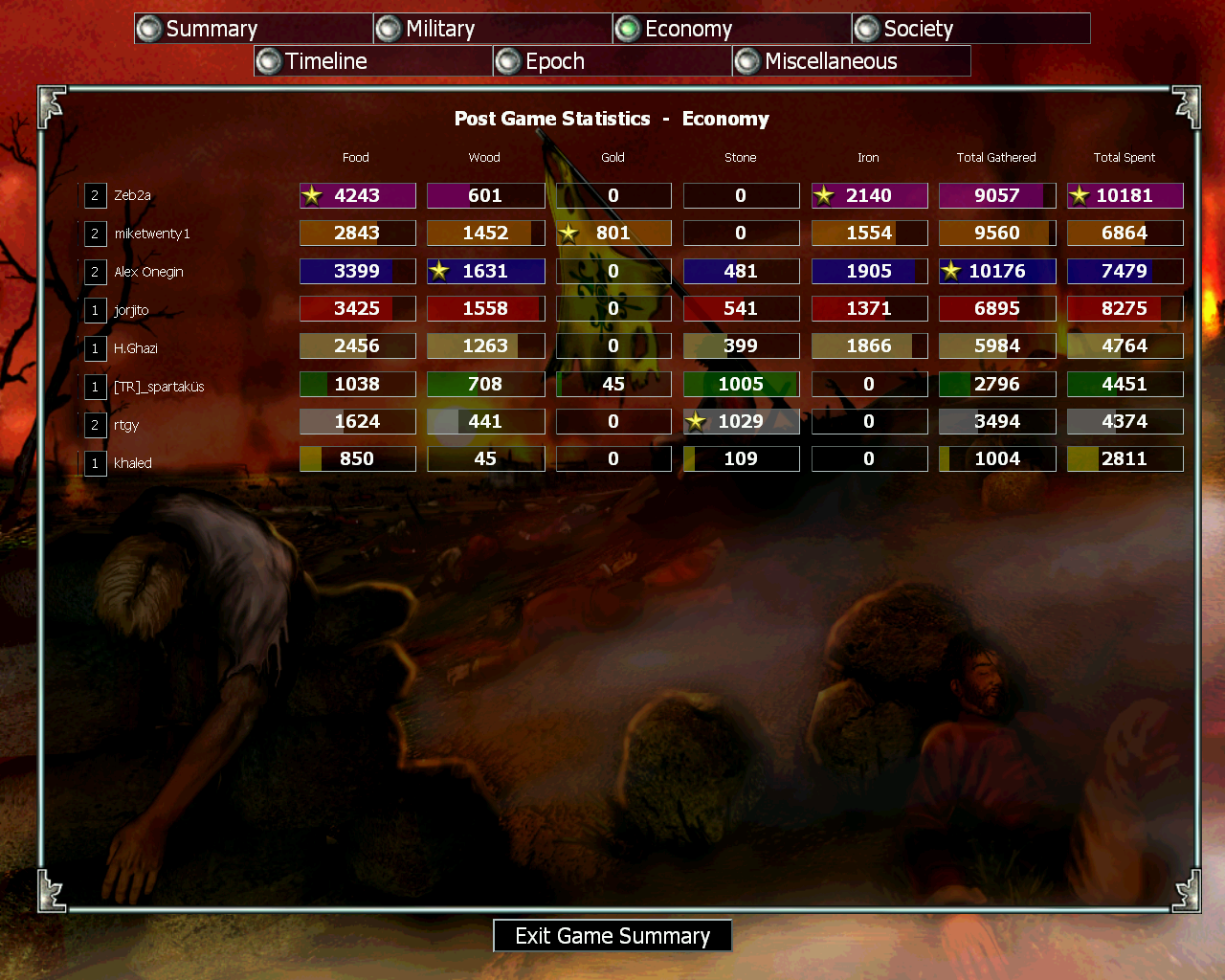Show the Society statistics tab
This screenshot has height=980, width=1225.
click(969, 29)
